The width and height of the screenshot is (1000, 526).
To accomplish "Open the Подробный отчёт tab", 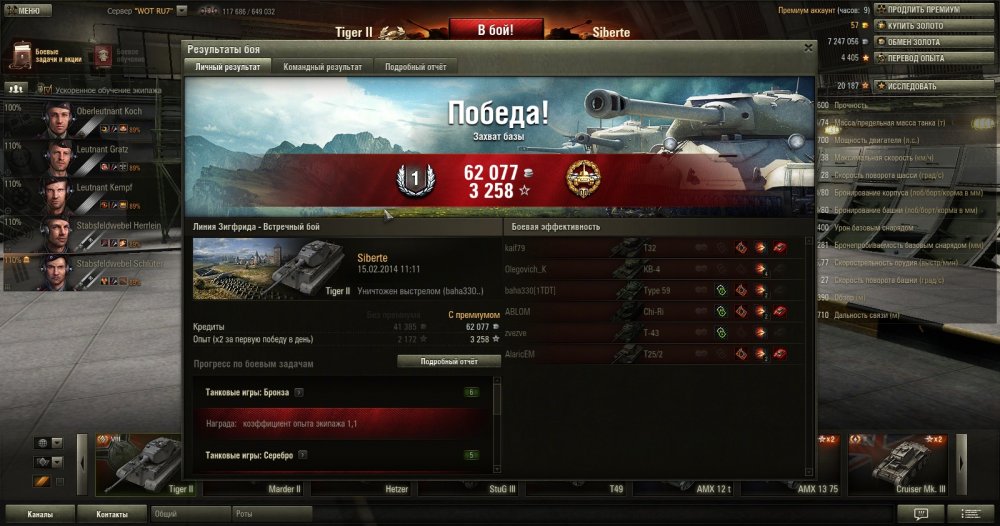I will point(416,66).
